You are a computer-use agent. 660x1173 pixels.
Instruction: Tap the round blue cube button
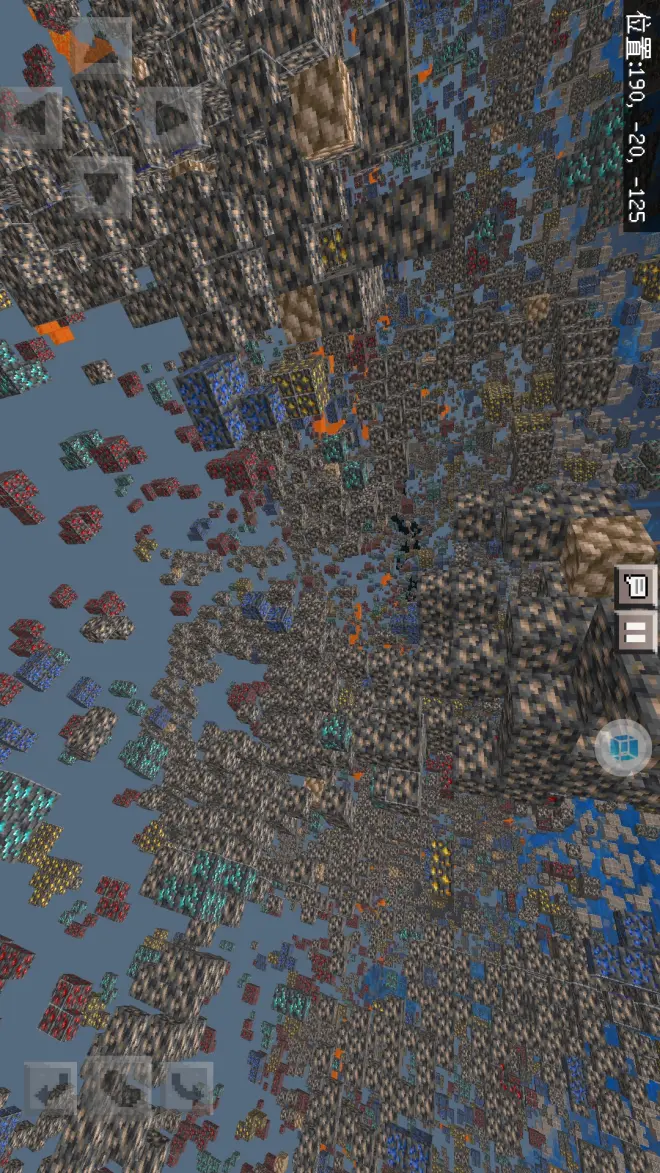pyautogui.click(x=624, y=747)
